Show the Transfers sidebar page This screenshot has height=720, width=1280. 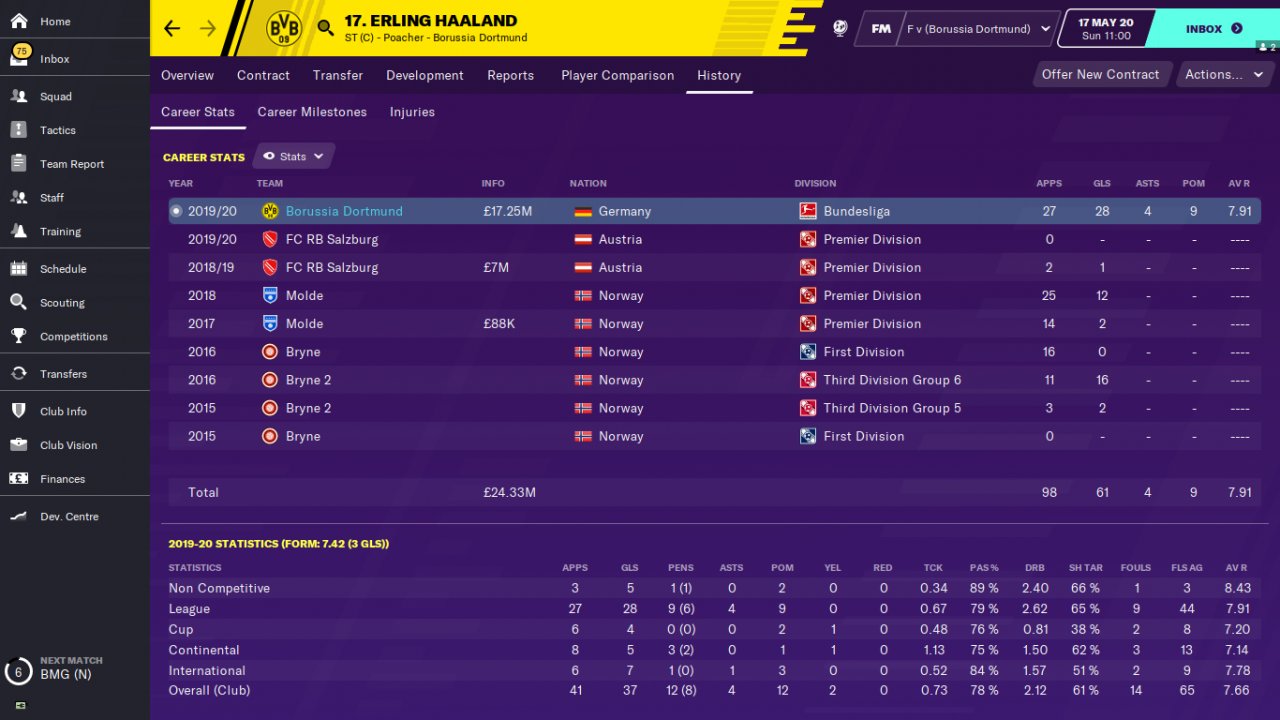coord(62,374)
